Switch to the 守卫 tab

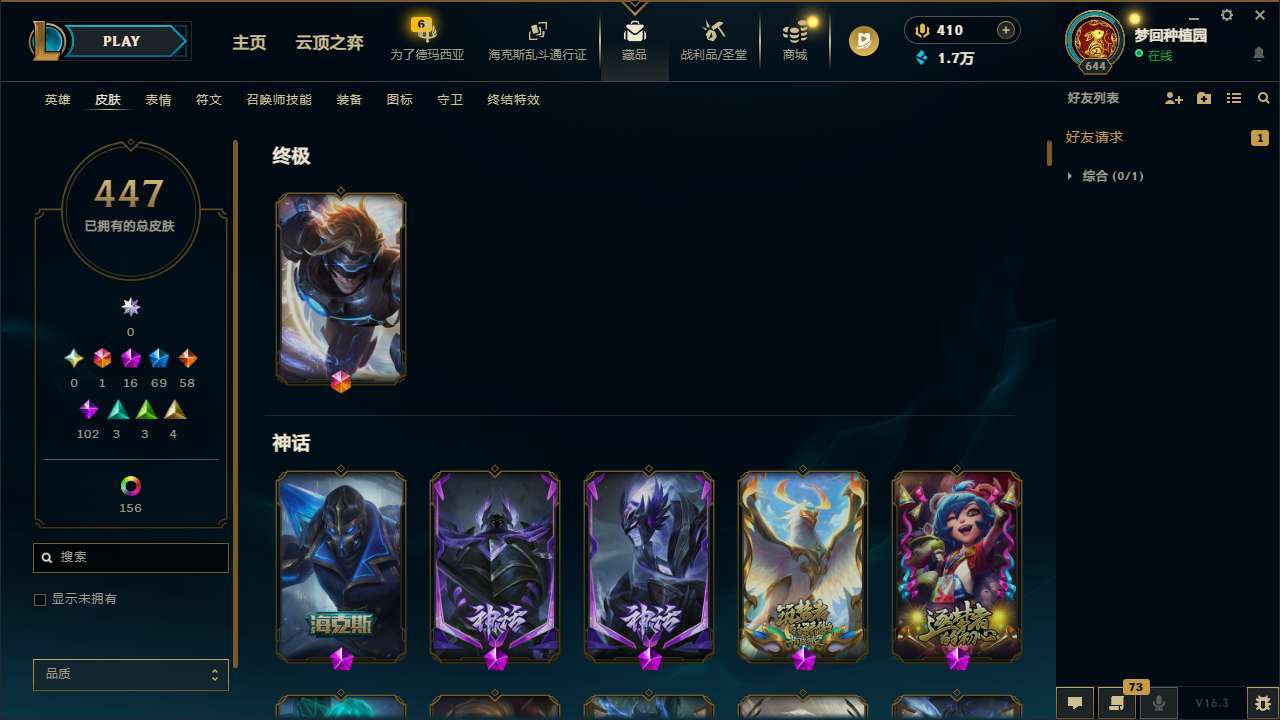click(449, 99)
